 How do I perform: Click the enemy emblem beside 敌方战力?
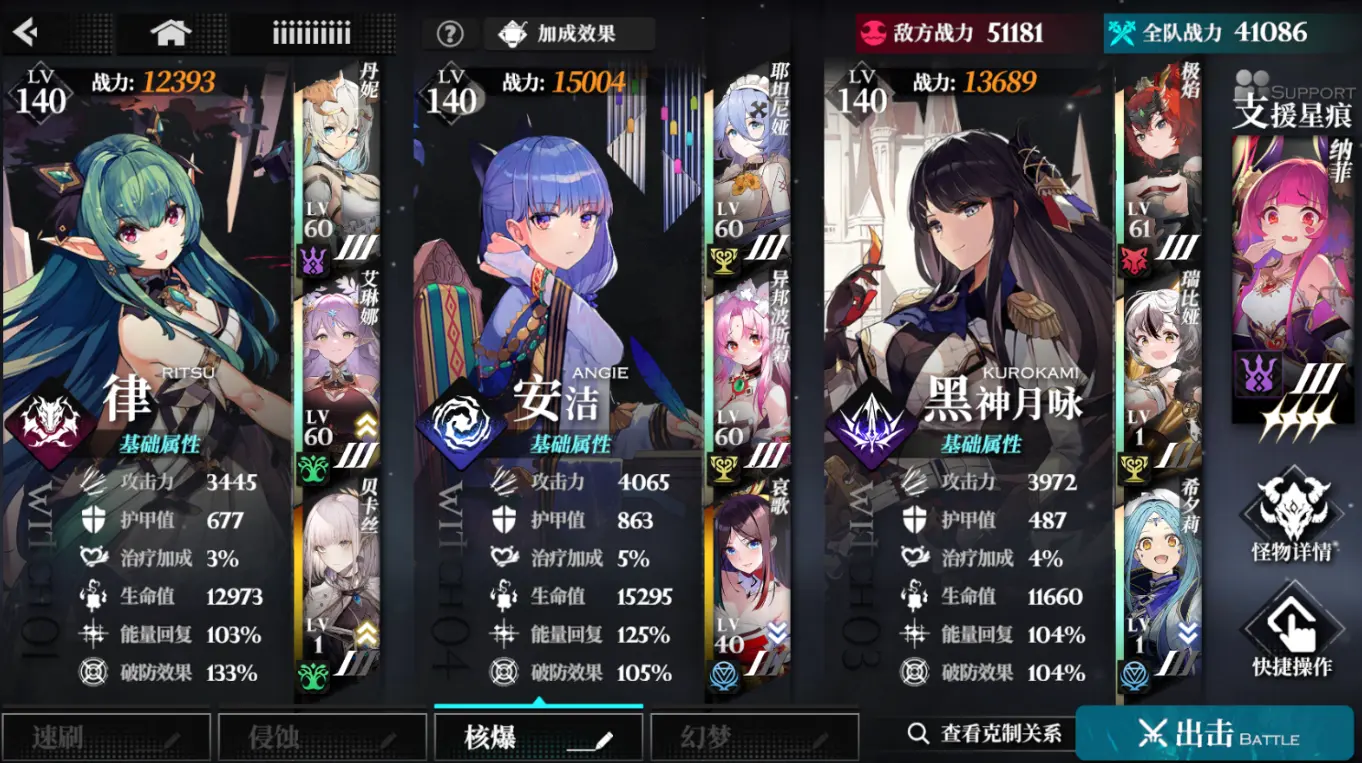[872, 31]
